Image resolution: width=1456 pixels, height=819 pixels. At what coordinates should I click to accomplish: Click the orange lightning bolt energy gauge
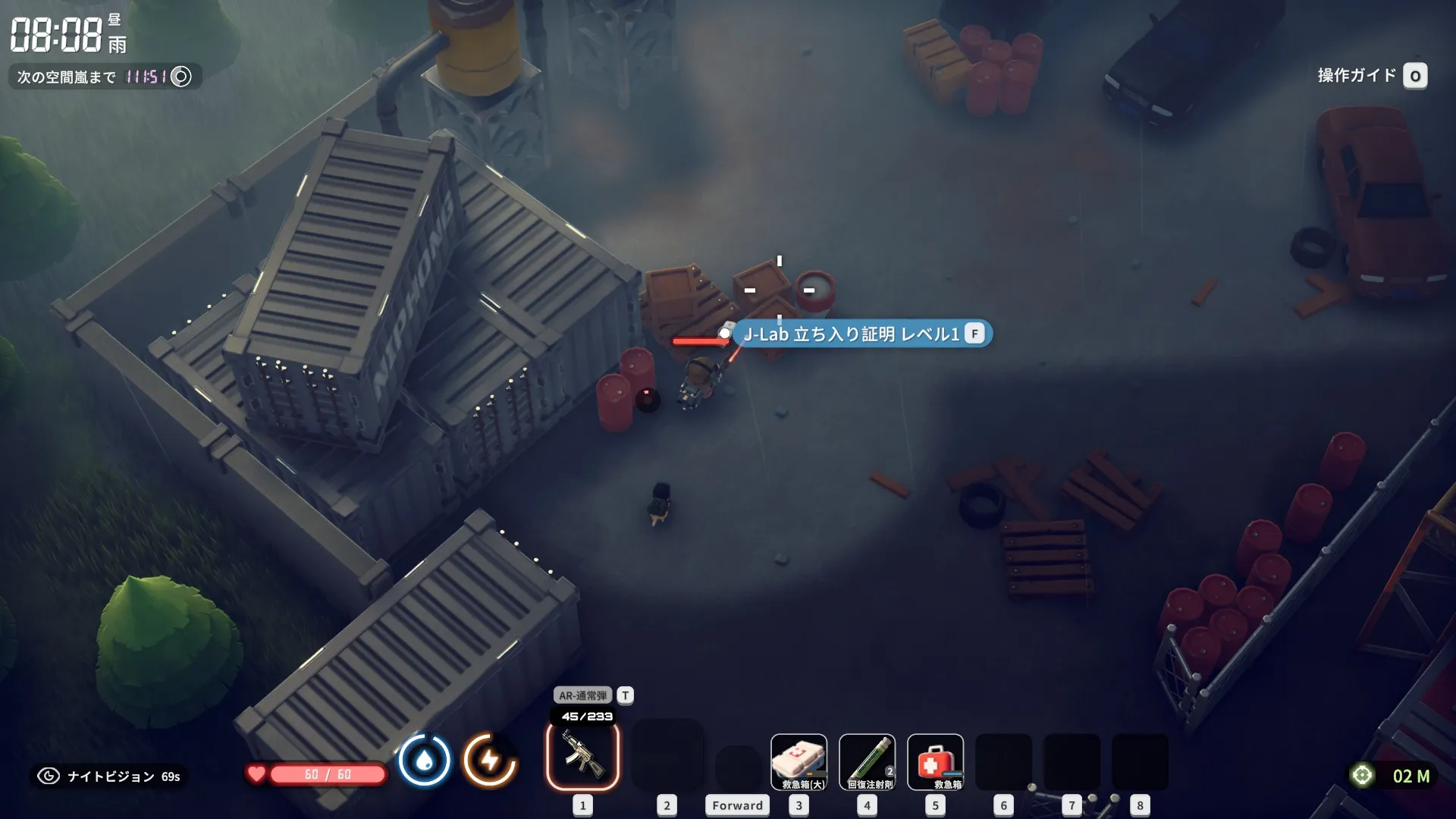[x=490, y=760]
